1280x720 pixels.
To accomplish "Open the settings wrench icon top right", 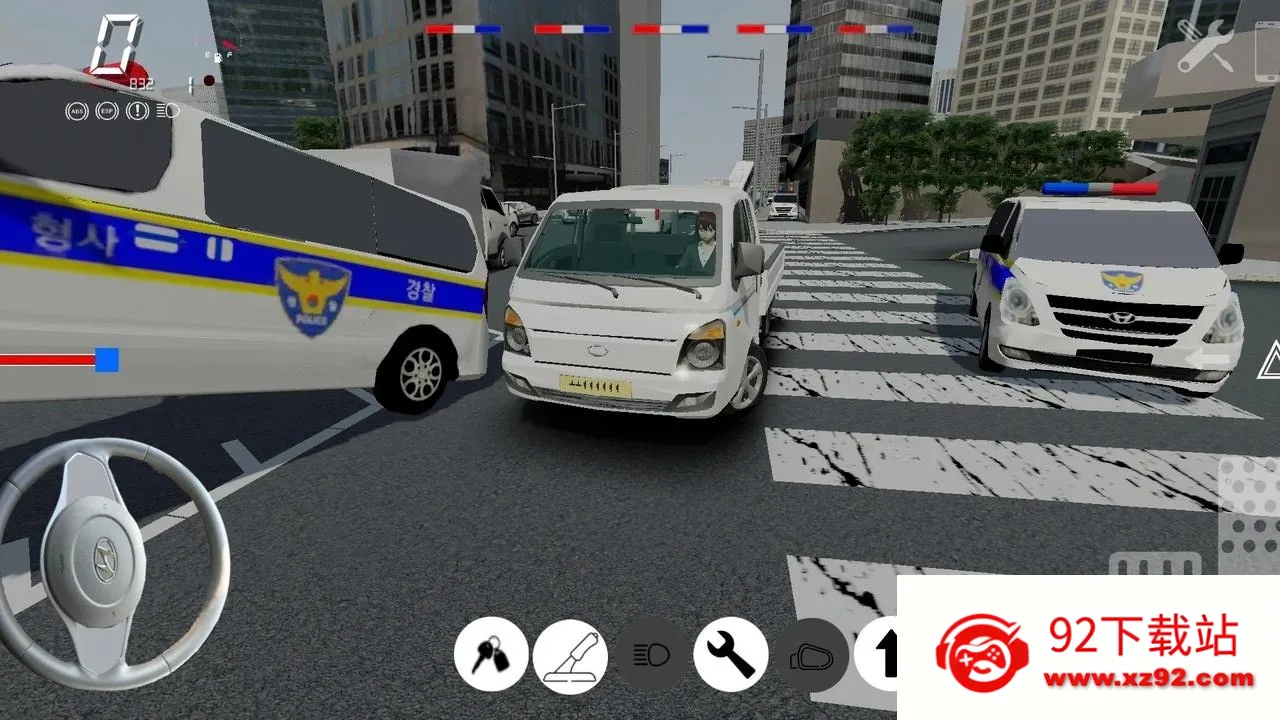I will 1205,44.
